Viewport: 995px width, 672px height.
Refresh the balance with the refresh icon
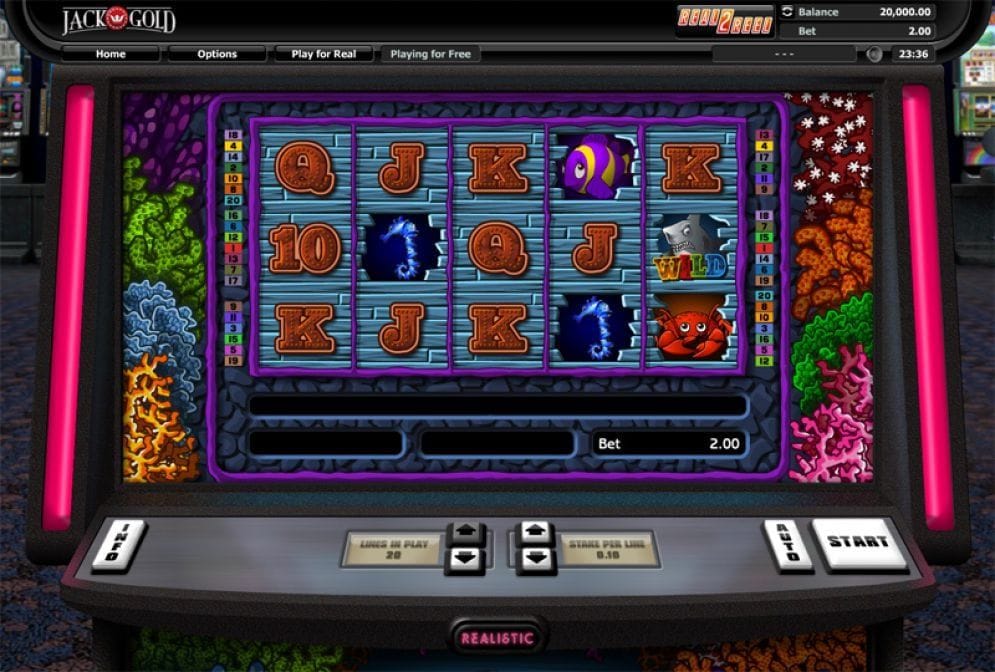pyautogui.click(x=787, y=12)
